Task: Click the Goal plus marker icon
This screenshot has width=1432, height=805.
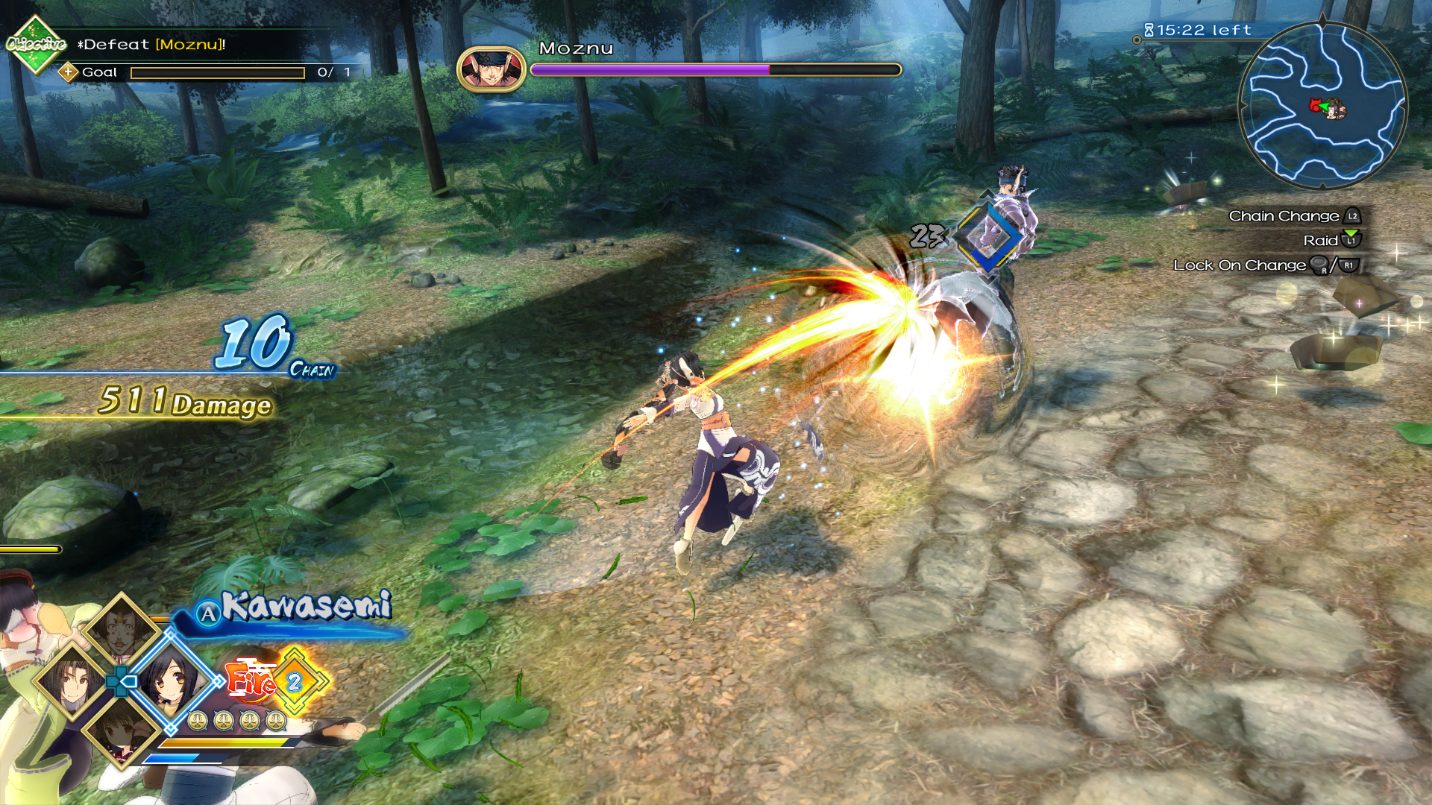Action: pos(66,72)
